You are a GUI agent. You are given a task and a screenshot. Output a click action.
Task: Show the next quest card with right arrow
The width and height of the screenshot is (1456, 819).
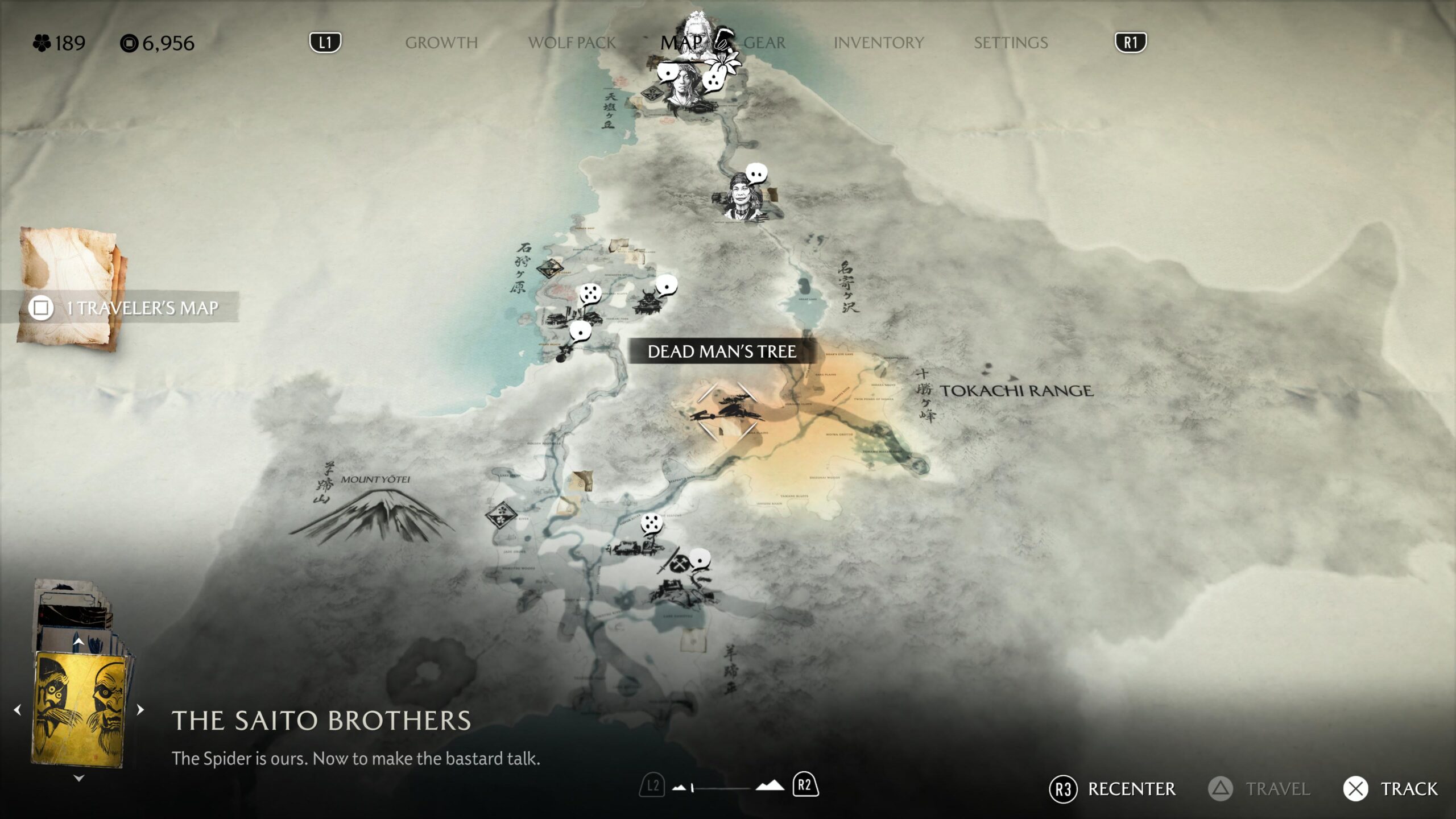140,710
